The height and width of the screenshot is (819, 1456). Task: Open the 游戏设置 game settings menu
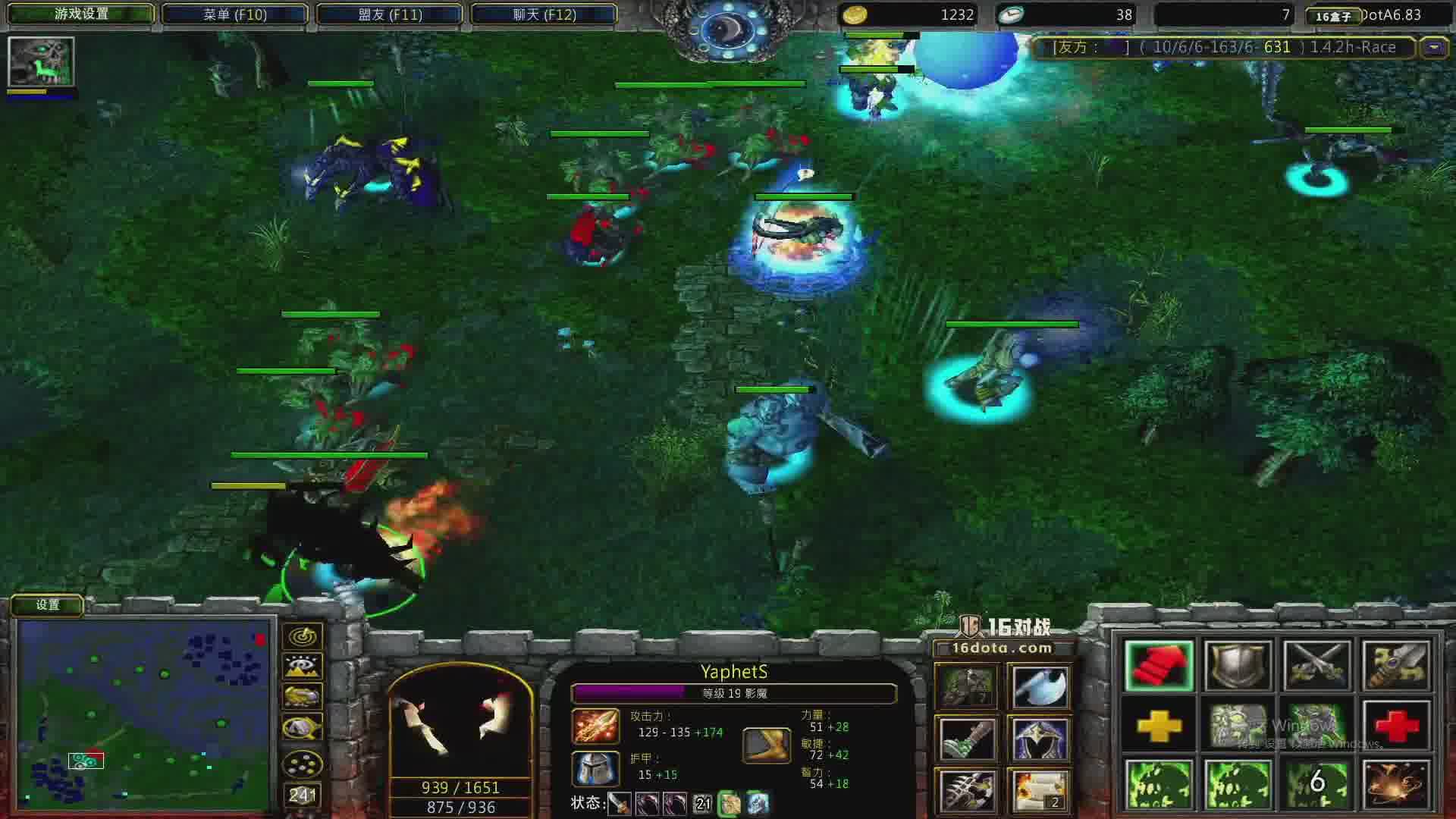coord(80,14)
